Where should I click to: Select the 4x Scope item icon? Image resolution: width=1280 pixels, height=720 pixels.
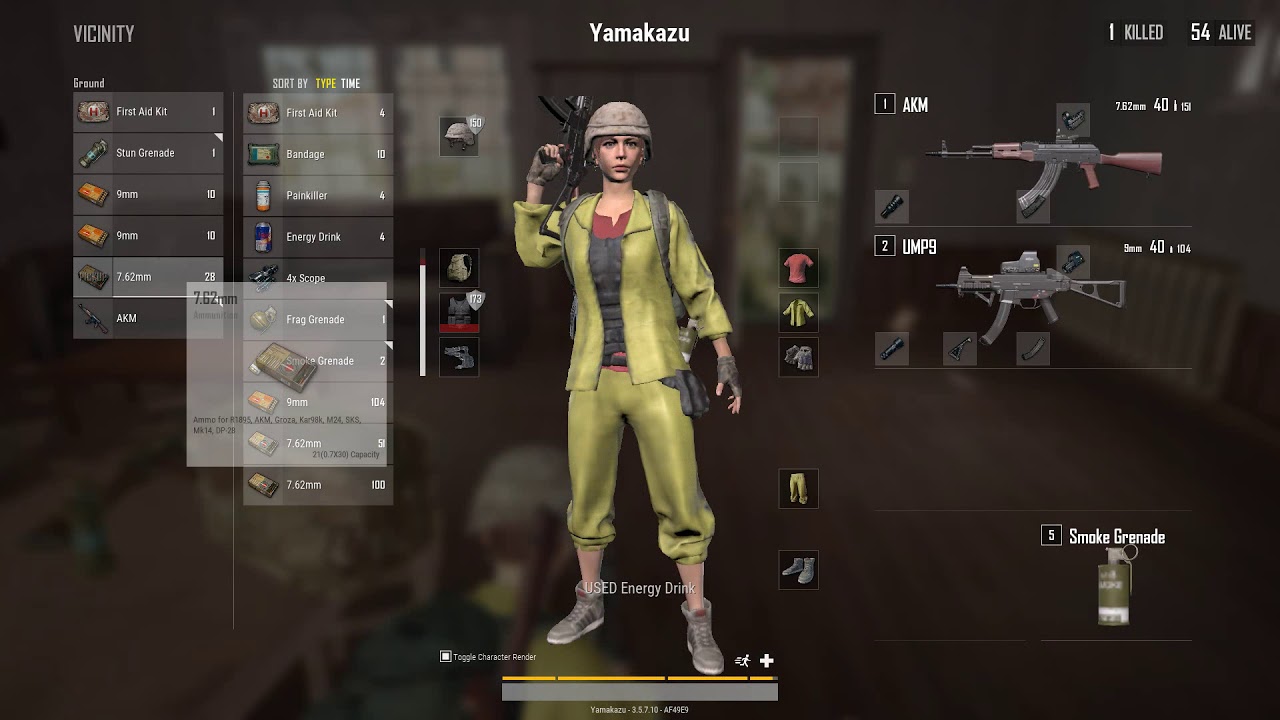265,277
